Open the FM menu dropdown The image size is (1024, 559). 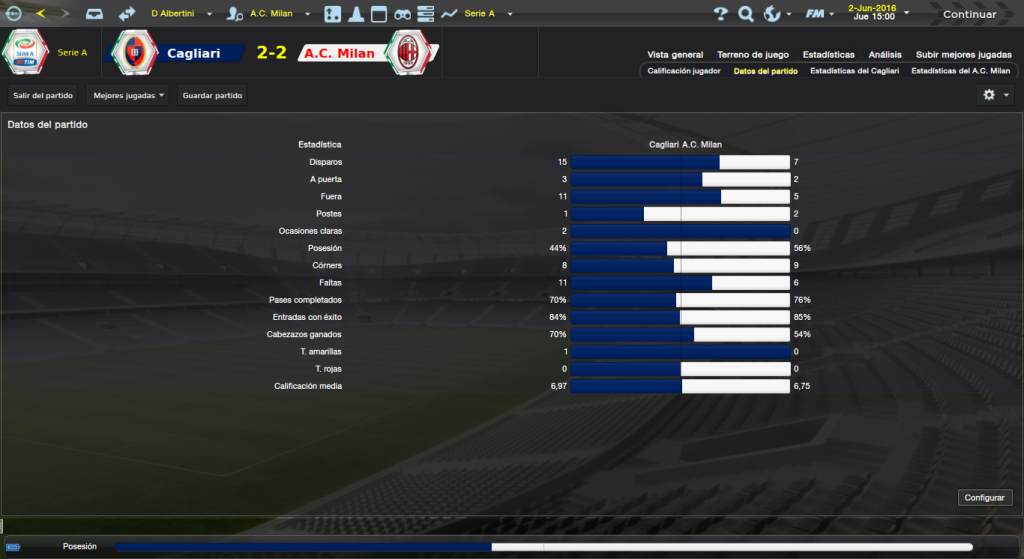click(820, 14)
